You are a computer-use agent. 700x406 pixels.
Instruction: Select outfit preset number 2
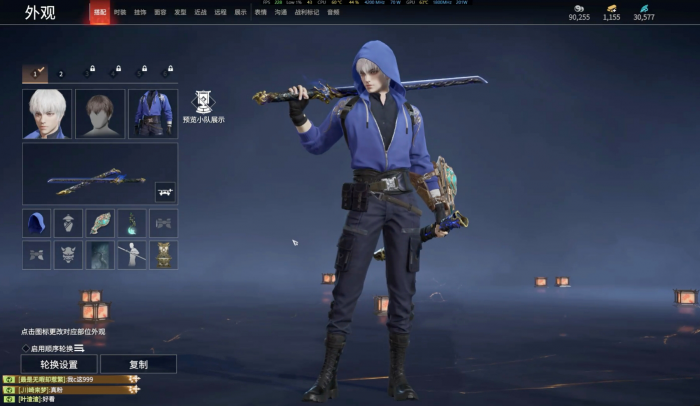(61, 74)
